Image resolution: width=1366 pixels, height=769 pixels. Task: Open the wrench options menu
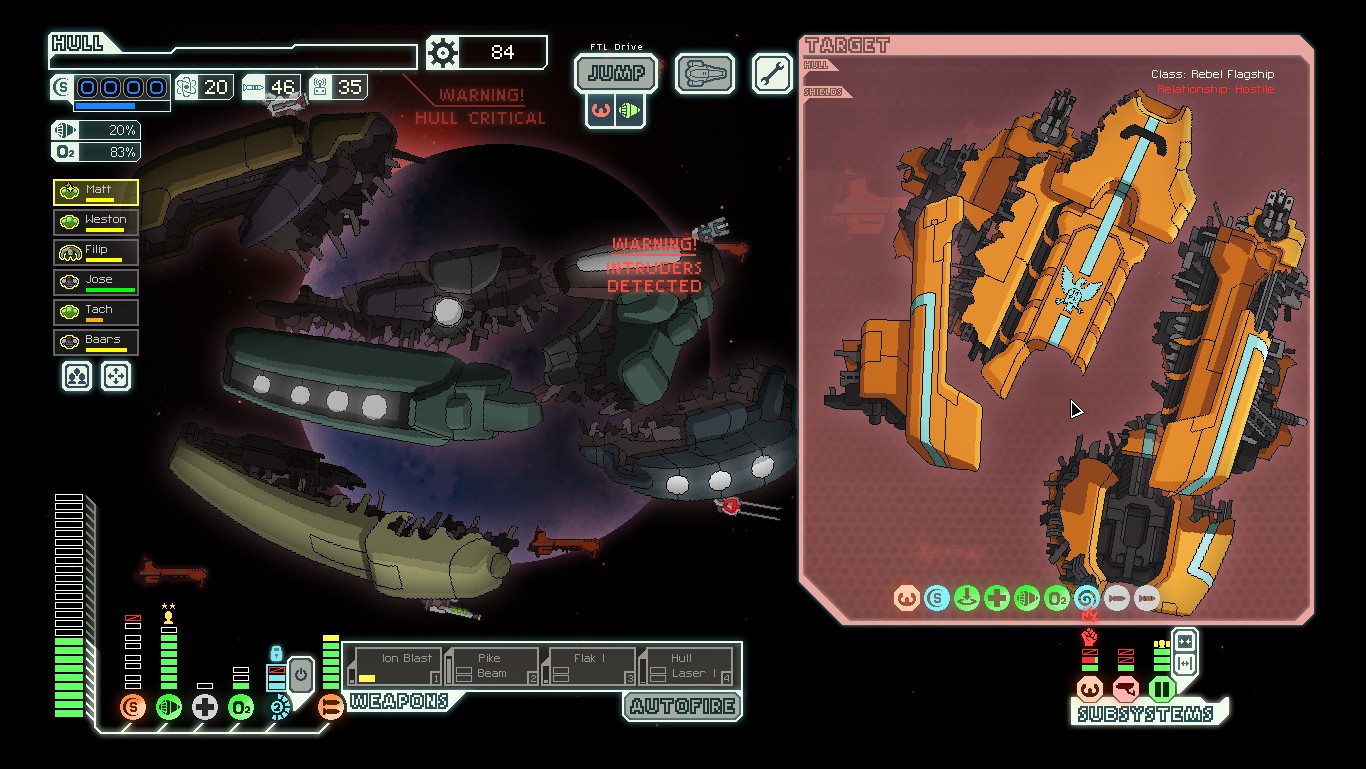pos(772,74)
